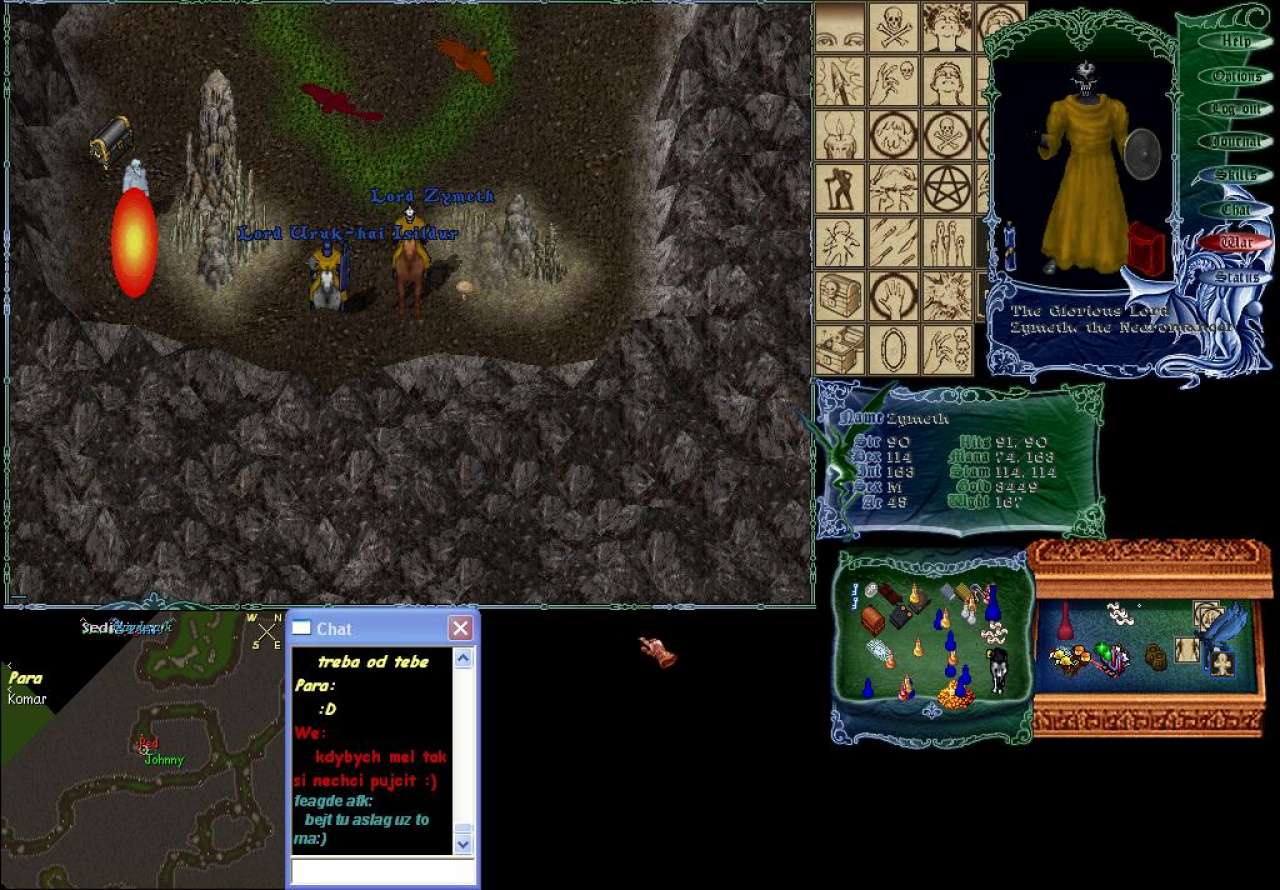Show the Skills list
This screenshot has width=1280, height=890.
pyautogui.click(x=1235, y=176)
